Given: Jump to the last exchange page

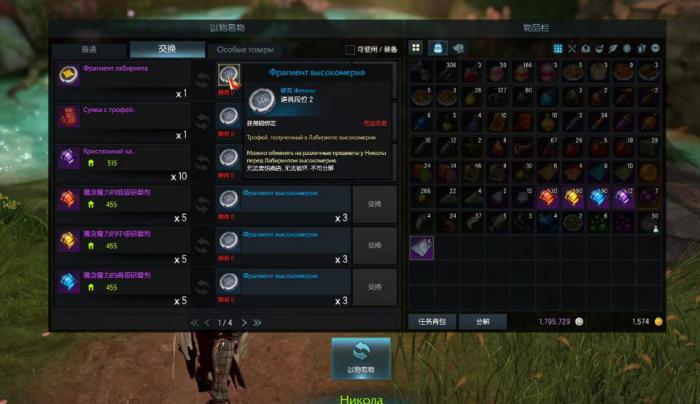Looking at the screenshot, I should 257,322.
